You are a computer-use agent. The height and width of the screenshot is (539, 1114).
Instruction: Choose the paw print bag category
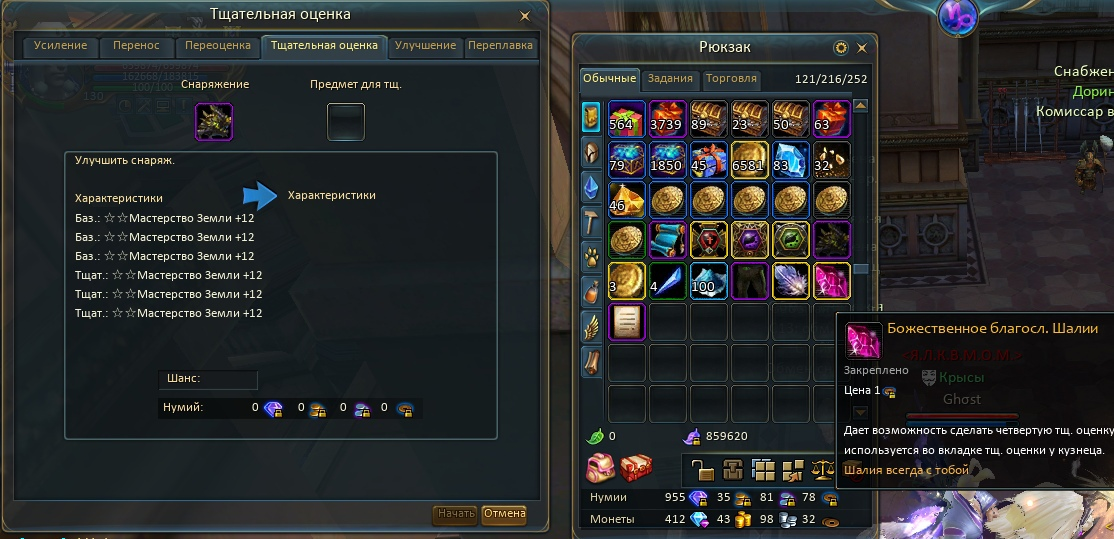coord(591,256)
